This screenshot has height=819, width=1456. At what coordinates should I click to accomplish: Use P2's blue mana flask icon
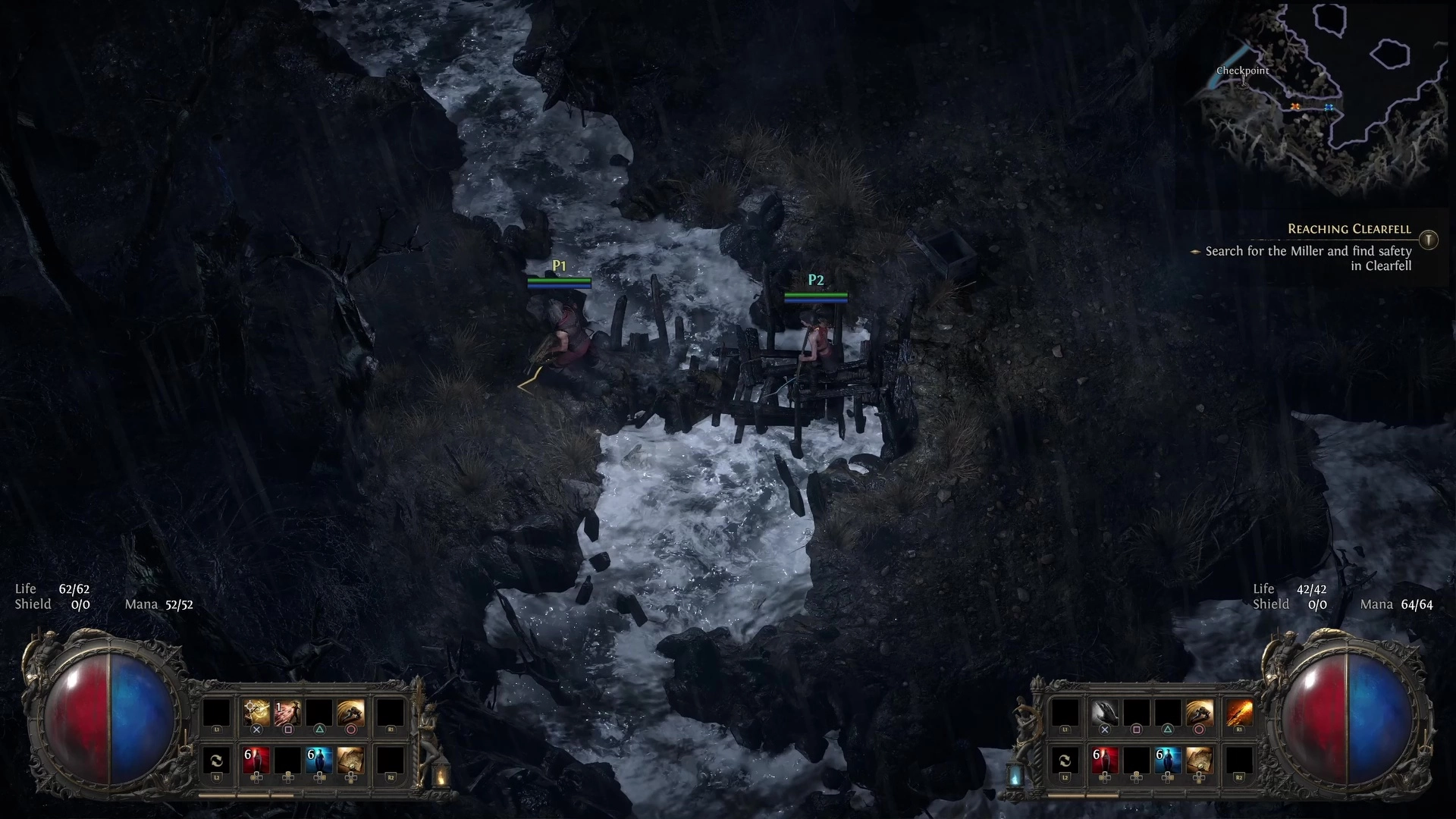click(x=1168, y=758)
